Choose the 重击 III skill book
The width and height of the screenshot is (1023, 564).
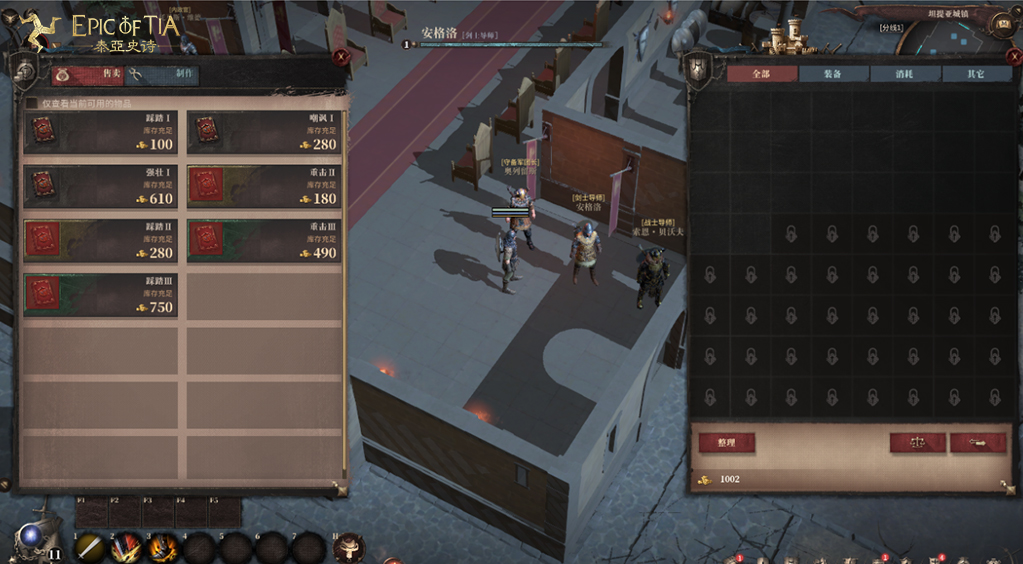[264, 241]
